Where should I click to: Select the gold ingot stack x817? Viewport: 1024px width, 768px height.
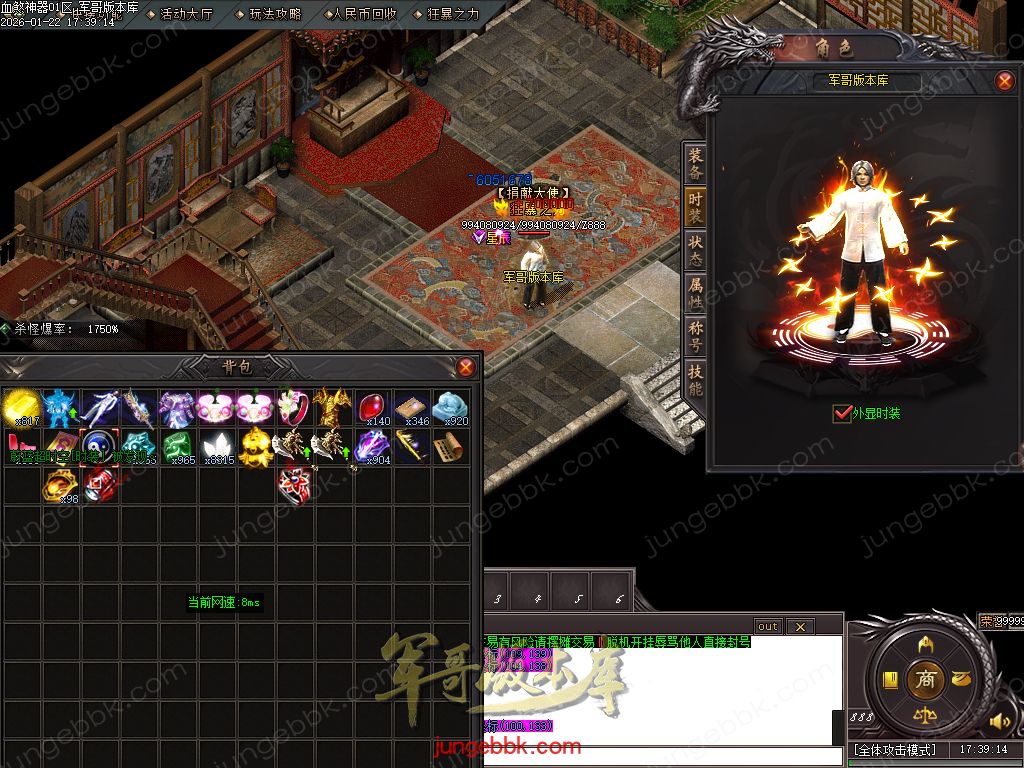(x=20, y=408)
